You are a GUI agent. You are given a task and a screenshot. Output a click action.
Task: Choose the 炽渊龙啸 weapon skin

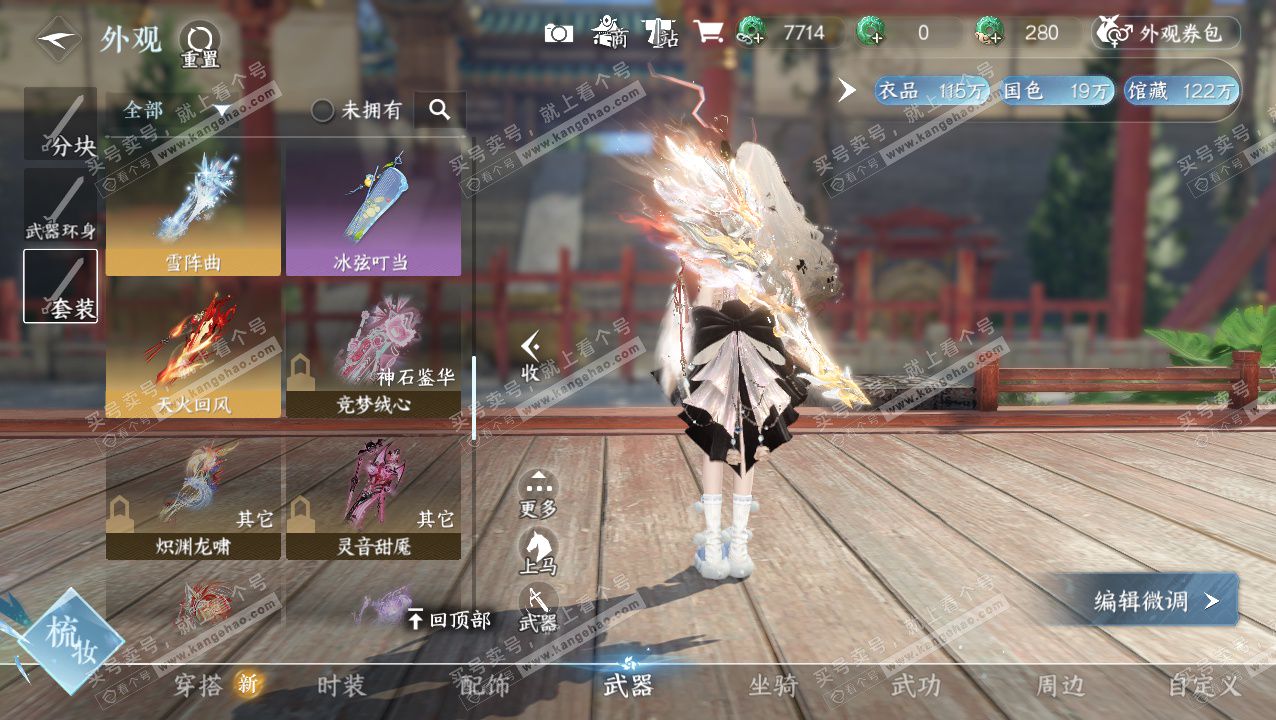click(x=193, y=496)
